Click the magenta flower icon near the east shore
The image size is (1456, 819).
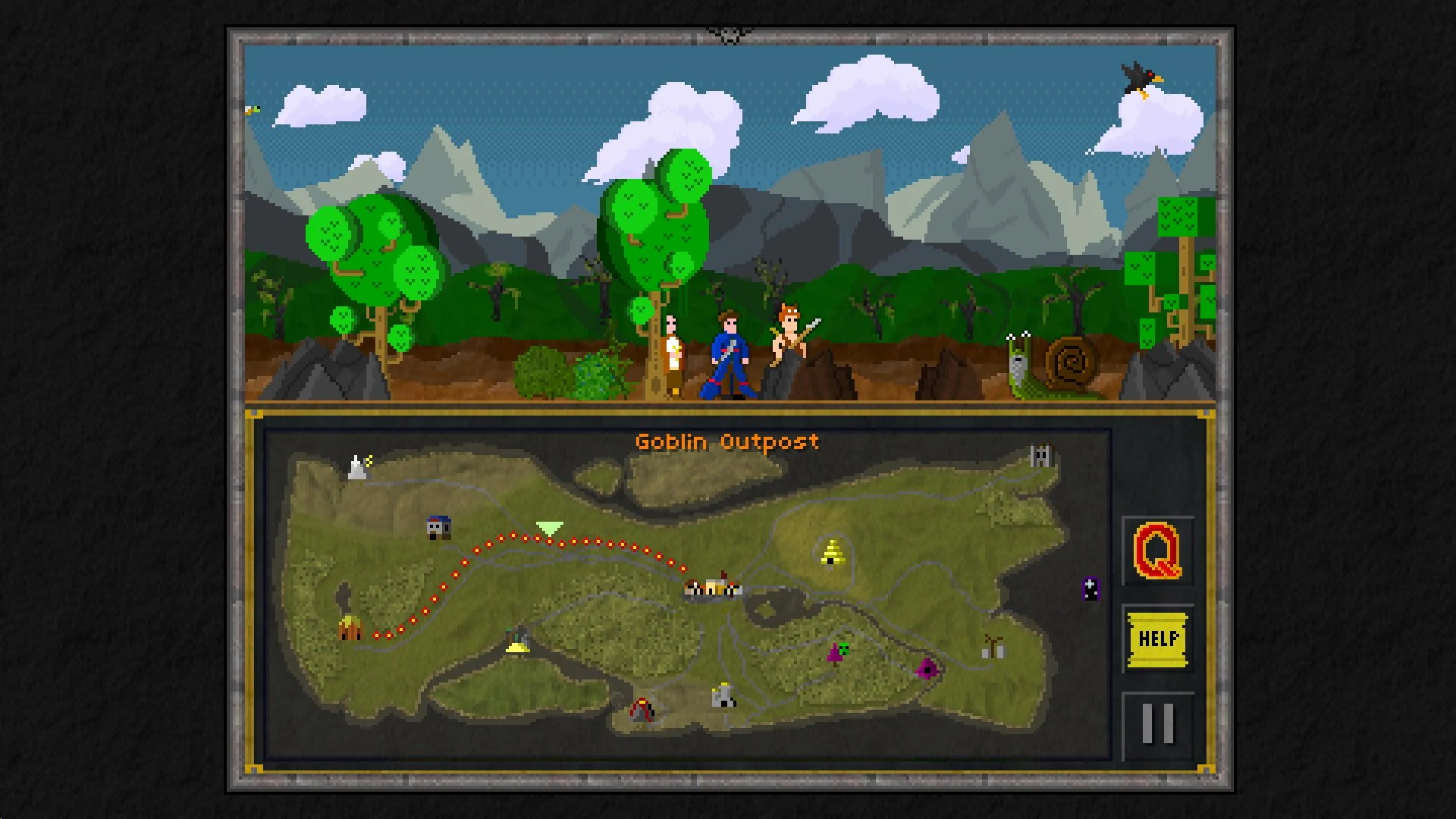[x=927, y=670]
